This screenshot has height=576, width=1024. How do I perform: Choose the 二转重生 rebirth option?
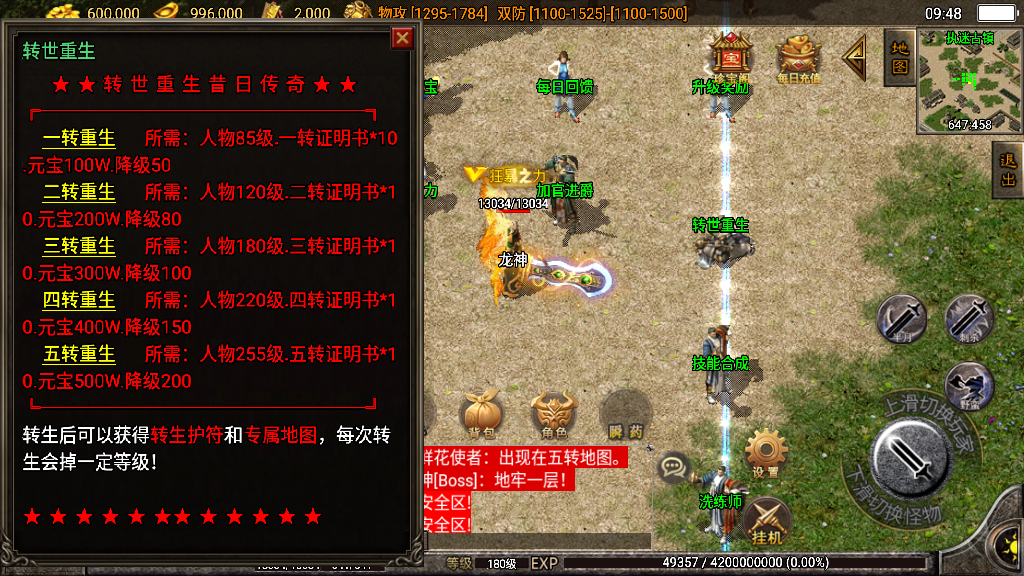79,192
